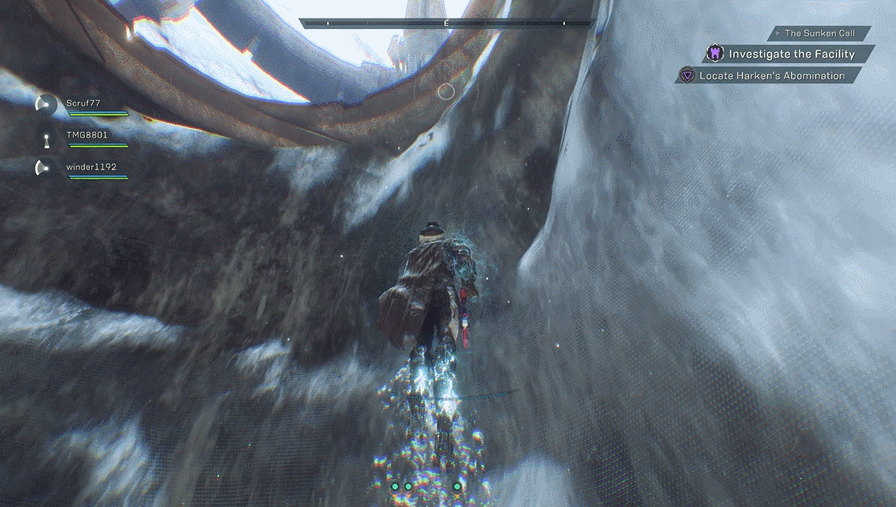Click the compass bar heading

(x=445, y=22)
